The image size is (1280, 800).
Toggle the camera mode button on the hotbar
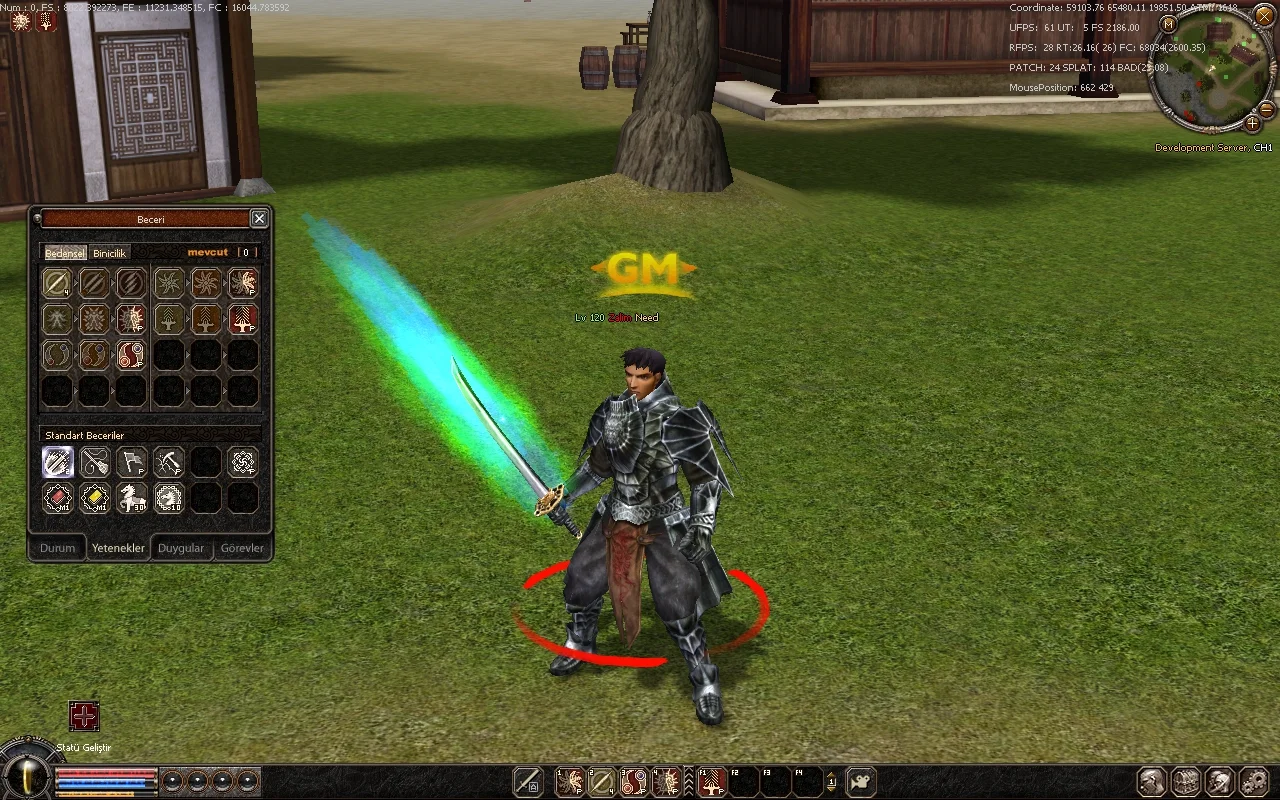pos(861,781)
